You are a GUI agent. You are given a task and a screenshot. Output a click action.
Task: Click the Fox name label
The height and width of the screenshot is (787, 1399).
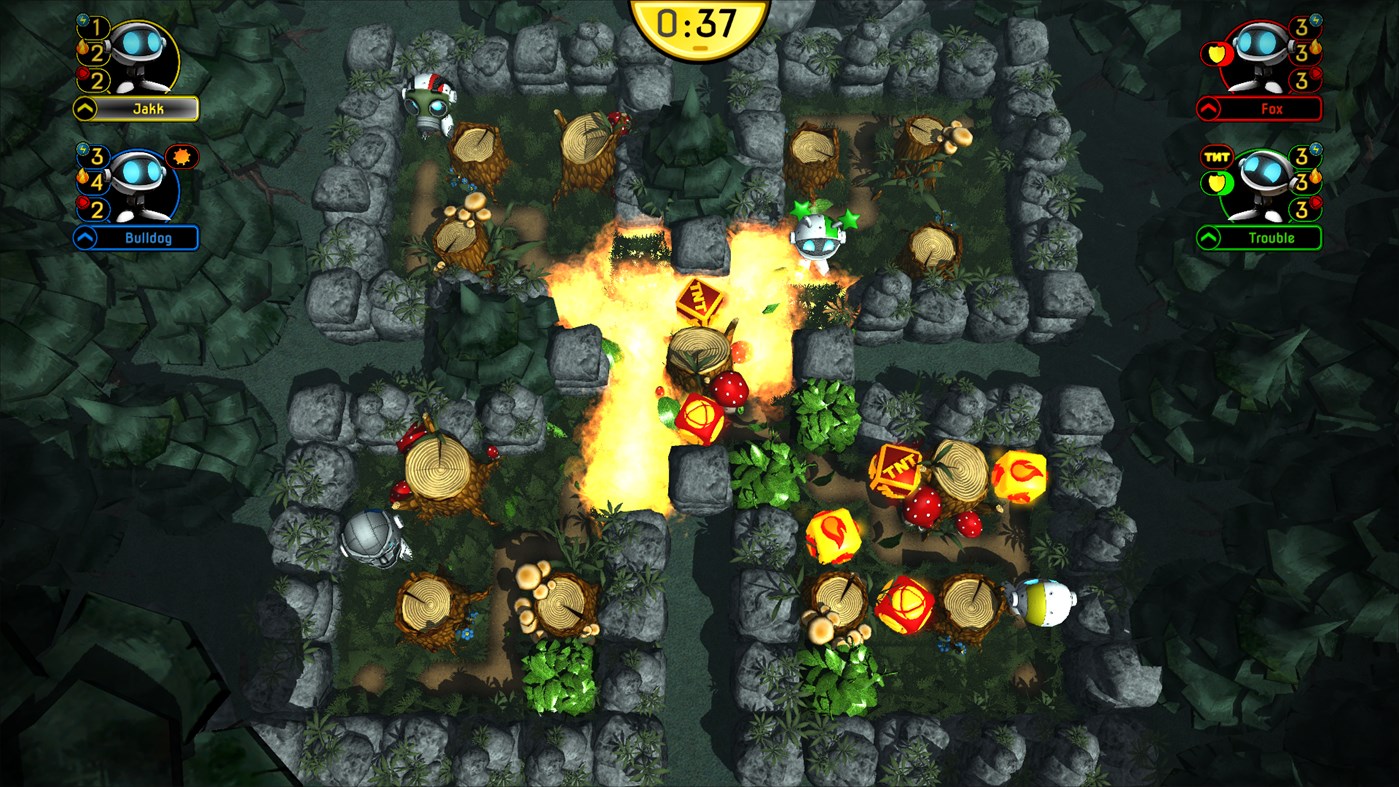pos(1273,107)
